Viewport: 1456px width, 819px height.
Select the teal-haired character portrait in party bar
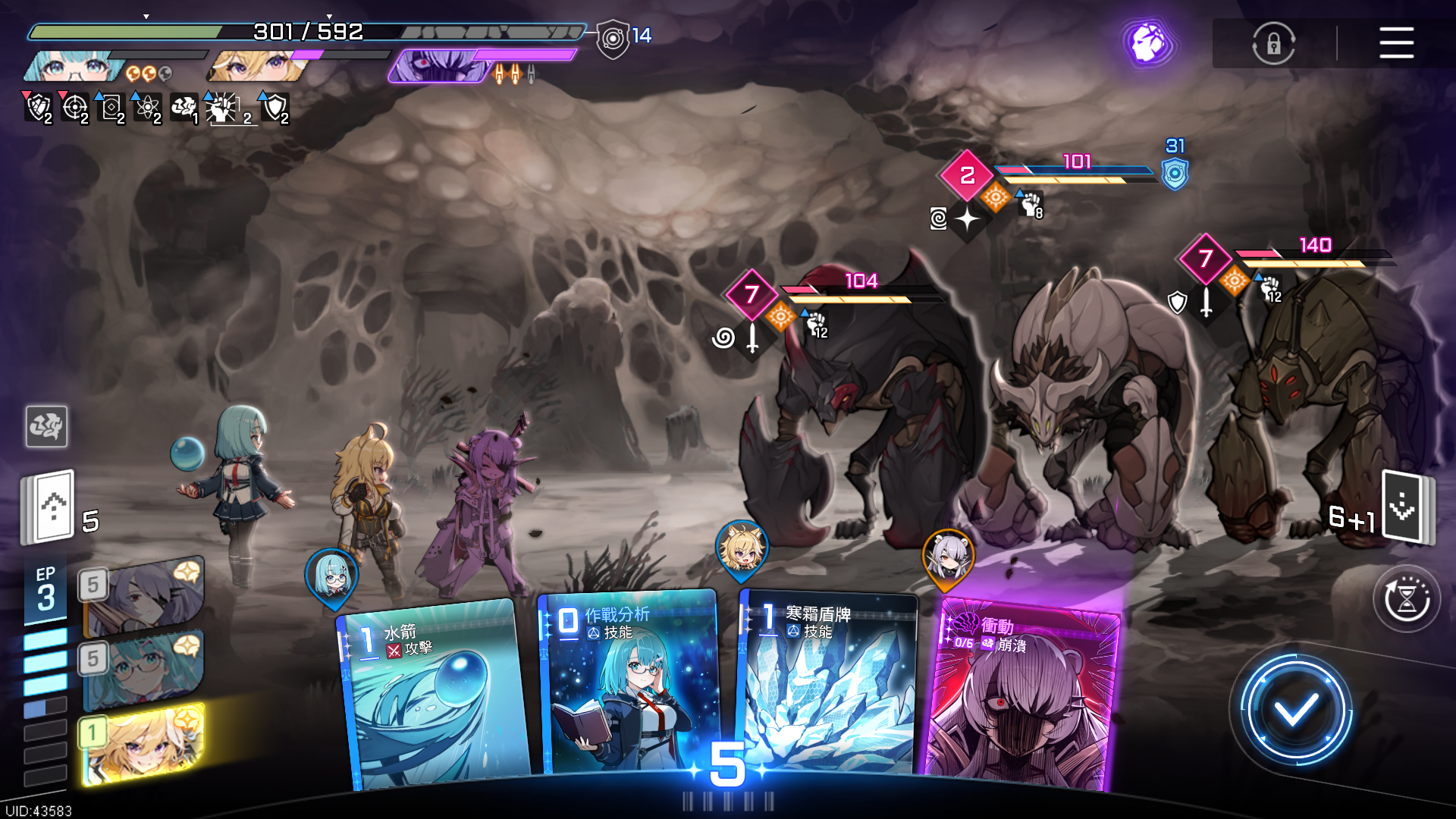click(x=72, y=67)
